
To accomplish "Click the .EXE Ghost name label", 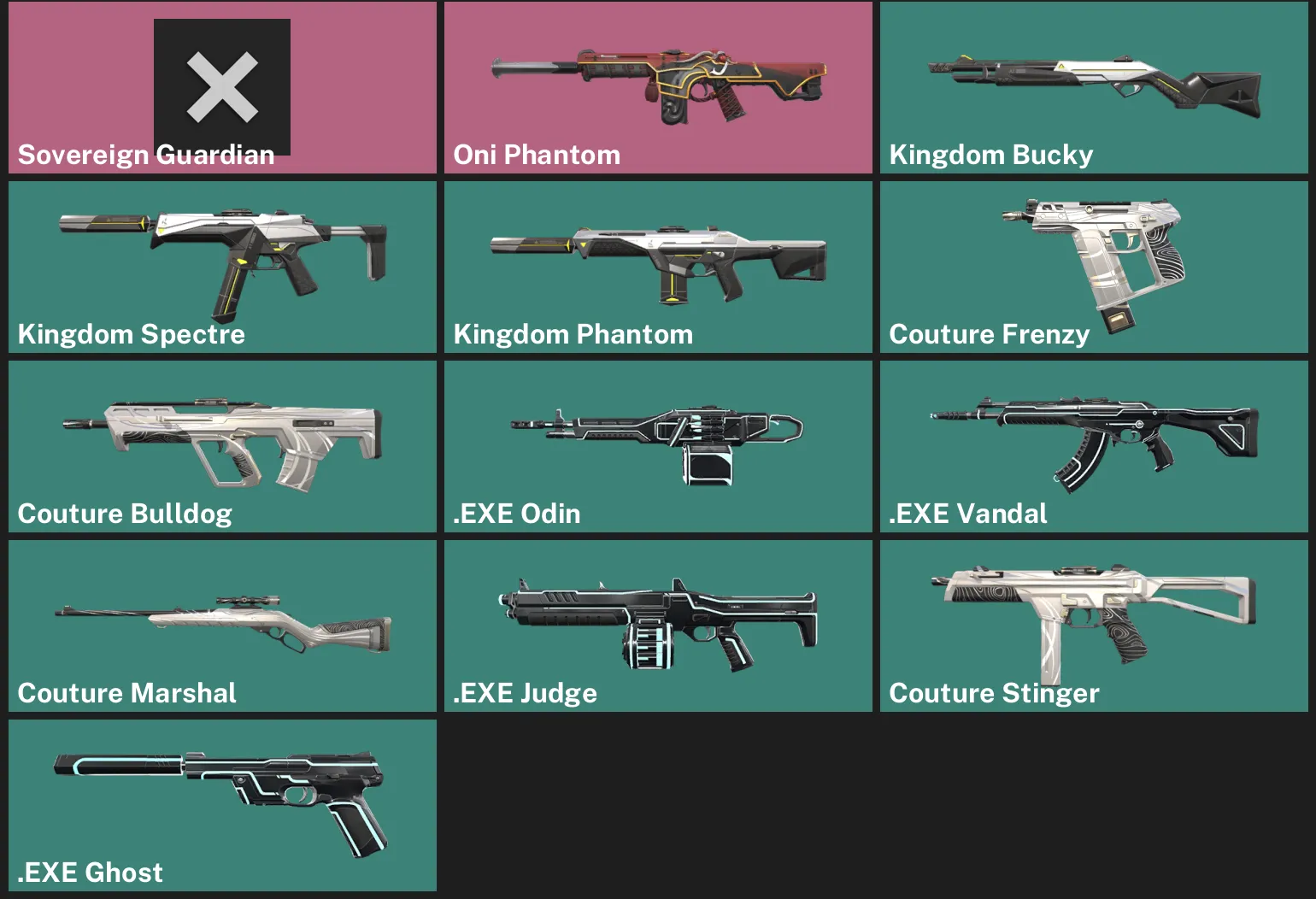I will coord(90,873).
